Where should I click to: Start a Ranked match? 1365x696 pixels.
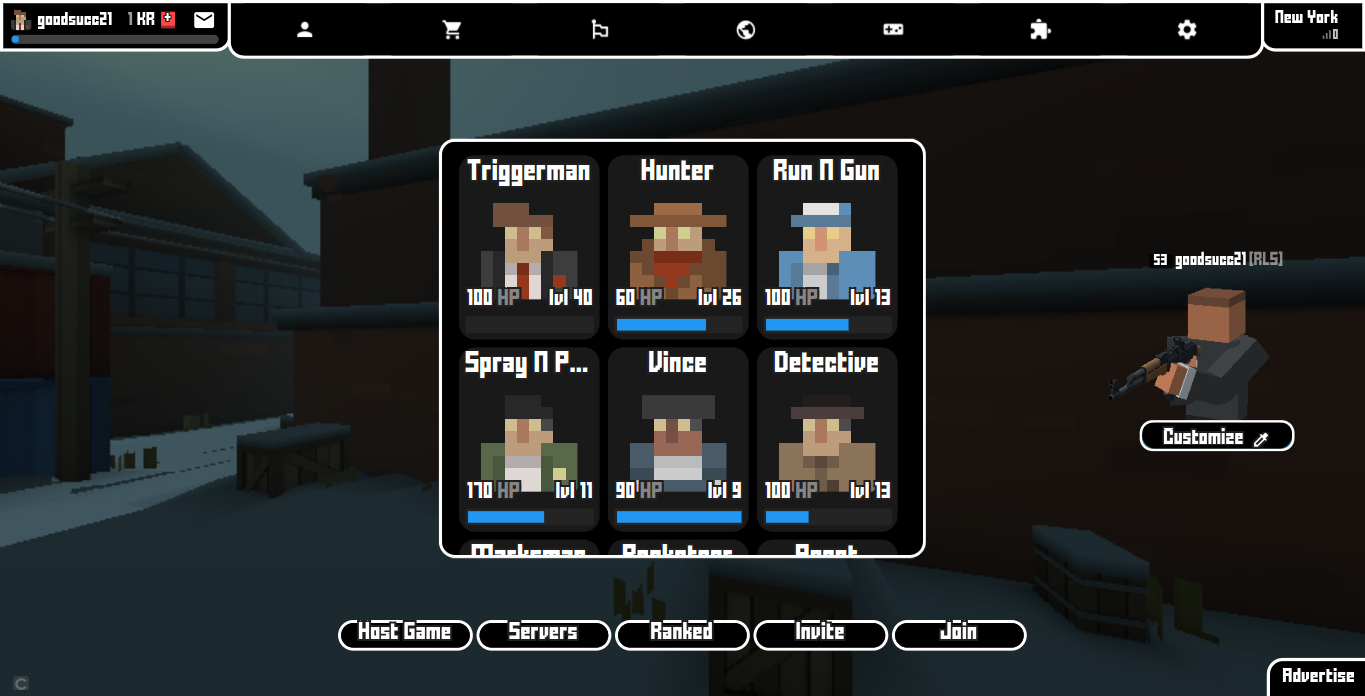coord(682,634)
